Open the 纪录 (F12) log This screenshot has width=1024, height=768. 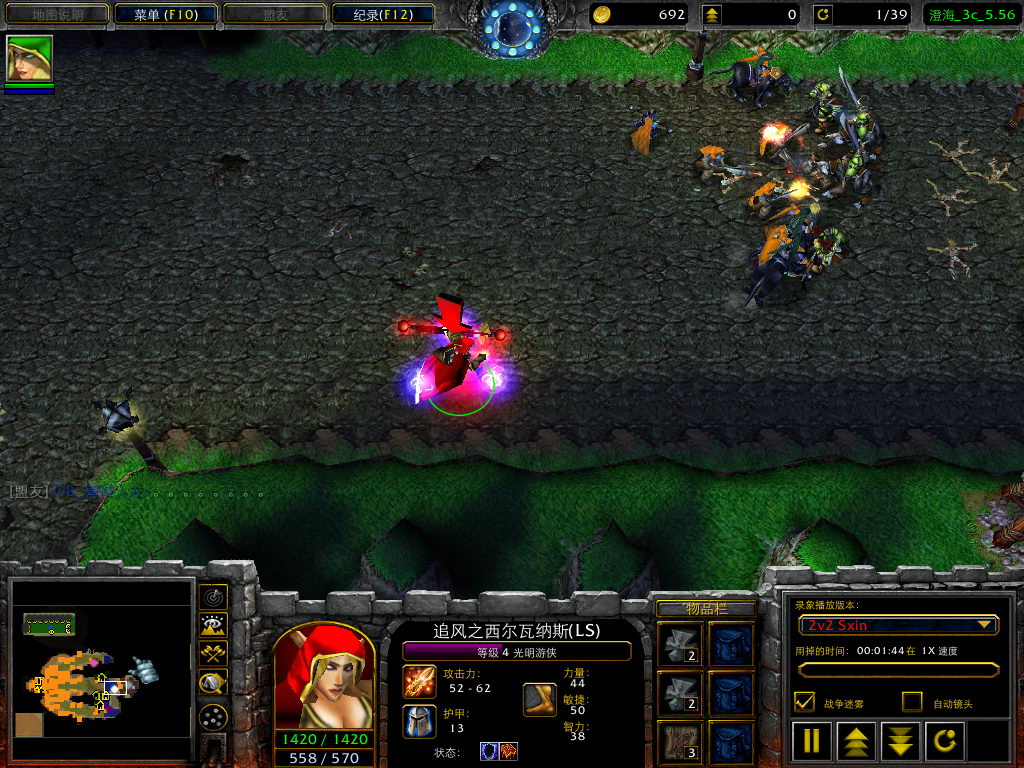[382, 14]
